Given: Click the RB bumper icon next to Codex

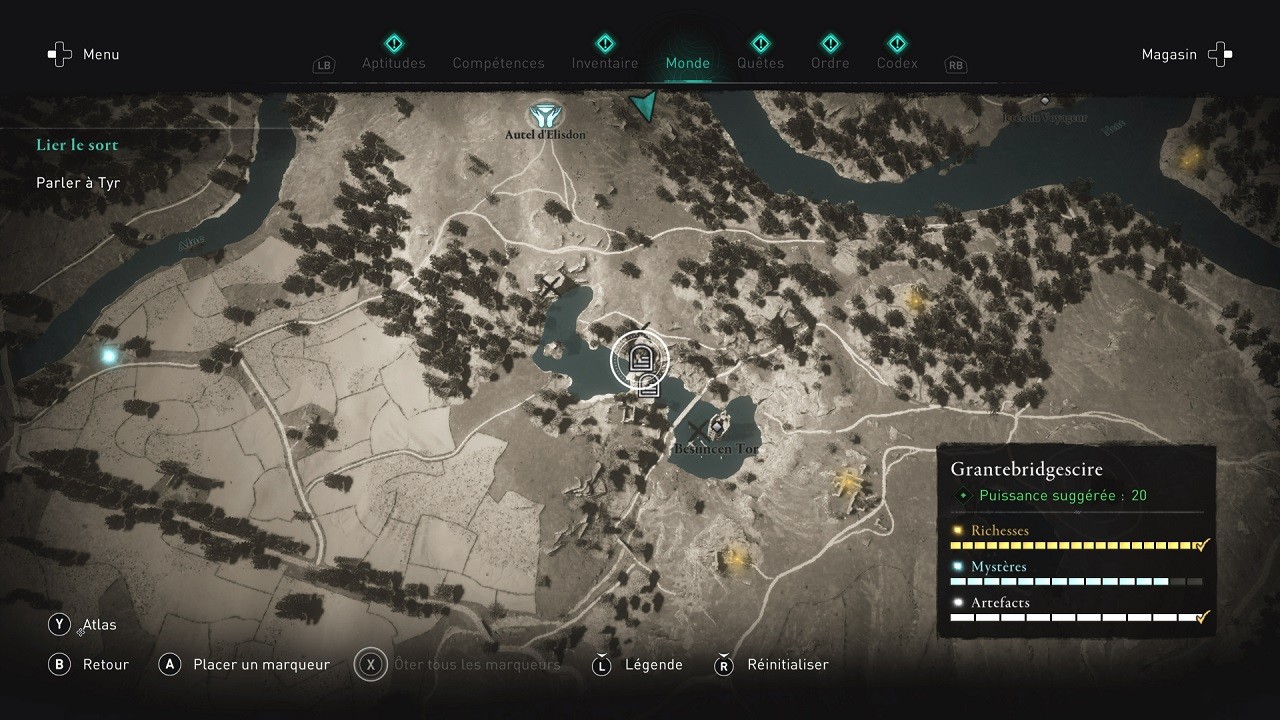Looking at the screenshot, I should 955,65.
